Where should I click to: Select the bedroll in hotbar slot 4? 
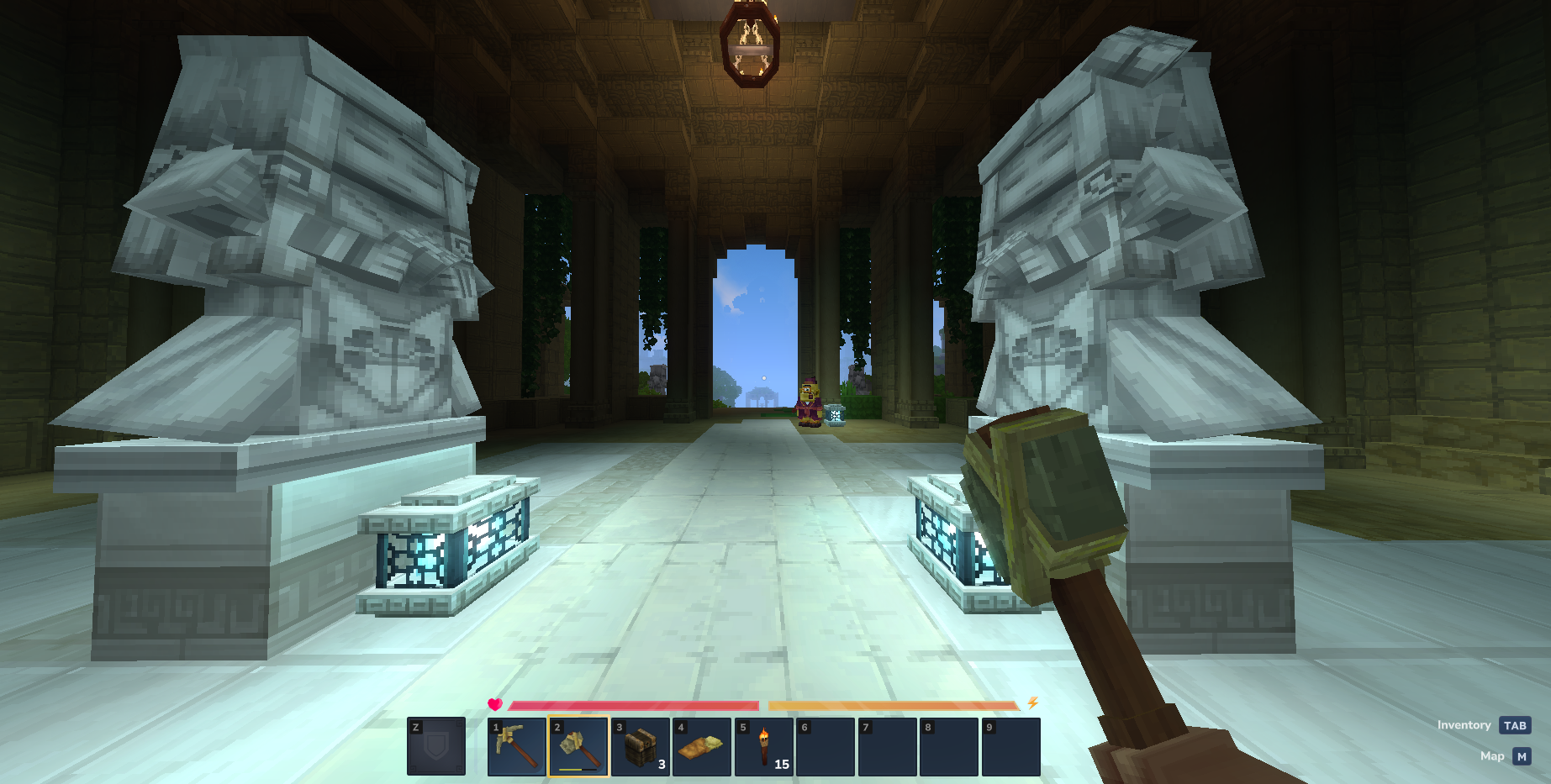[x=702, y=746]
